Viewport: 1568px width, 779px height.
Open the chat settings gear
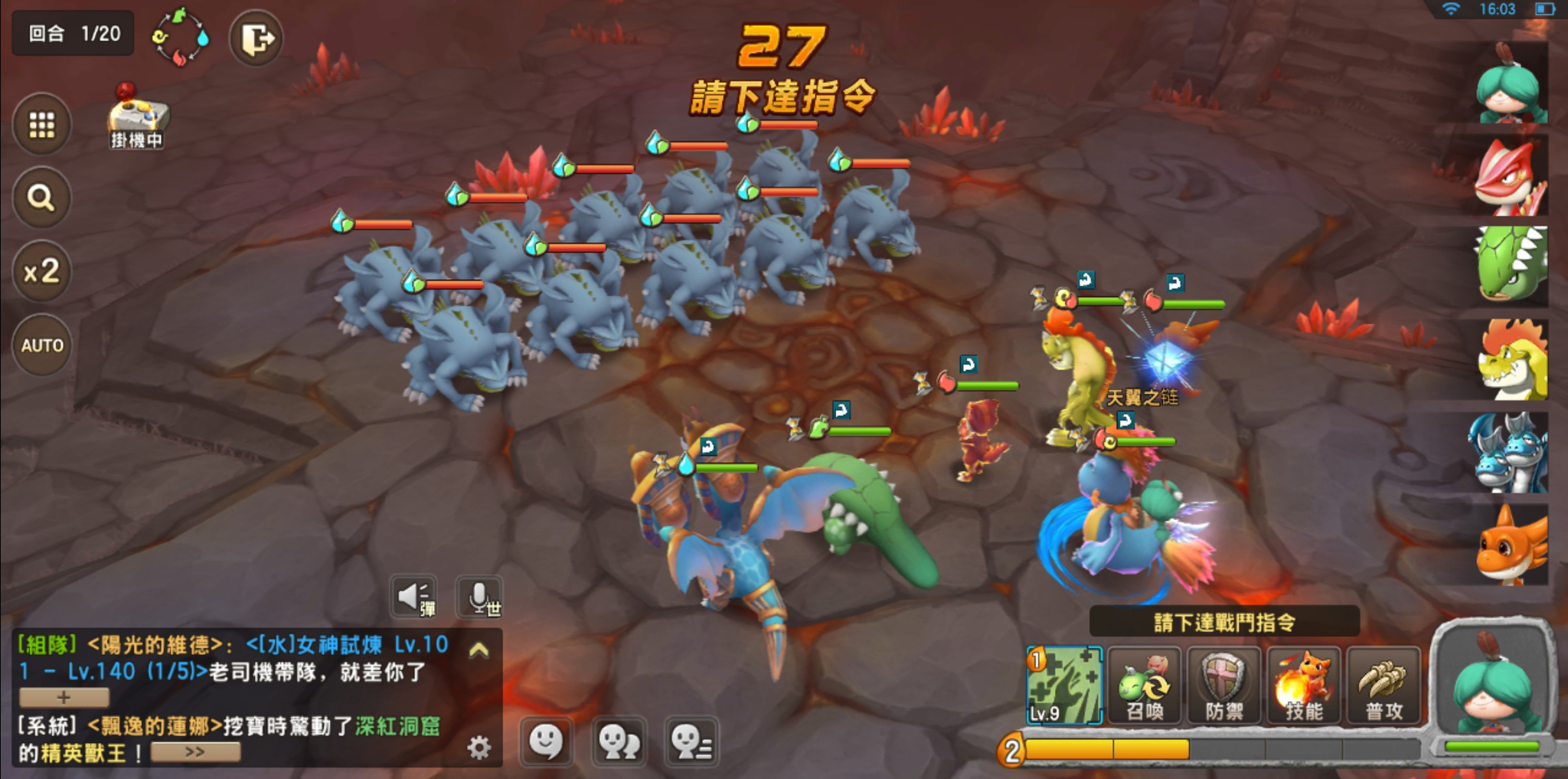[x=479, y=747]
